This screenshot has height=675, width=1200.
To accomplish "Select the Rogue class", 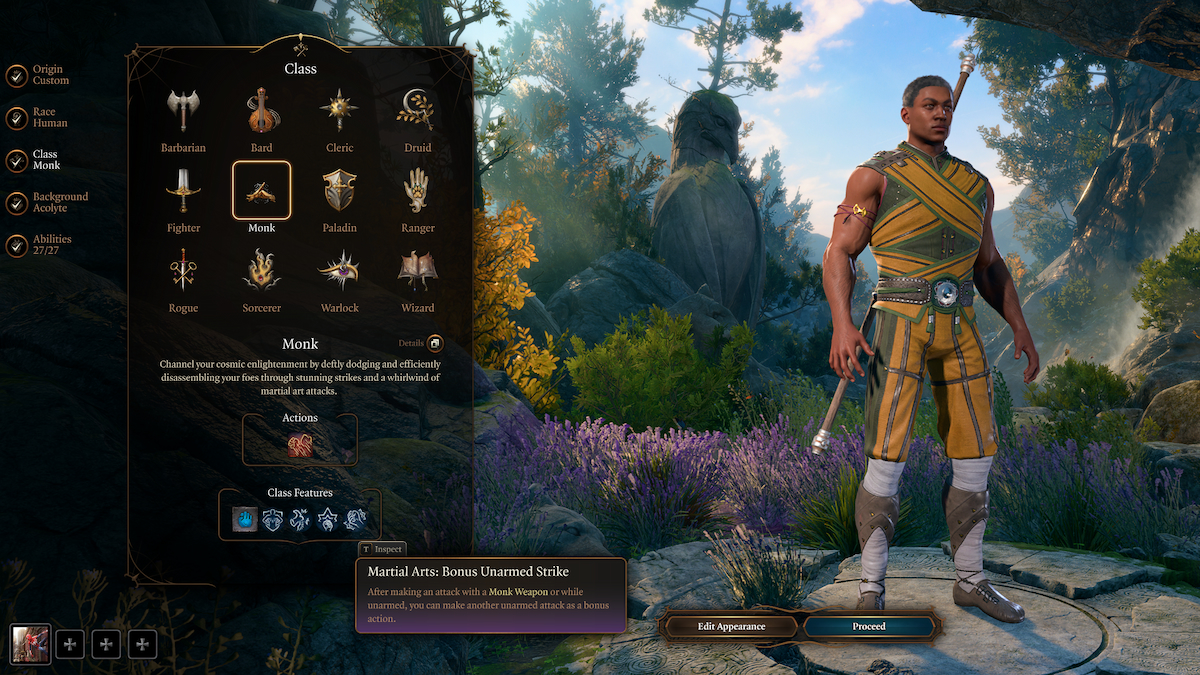I will tap(183, 270).
